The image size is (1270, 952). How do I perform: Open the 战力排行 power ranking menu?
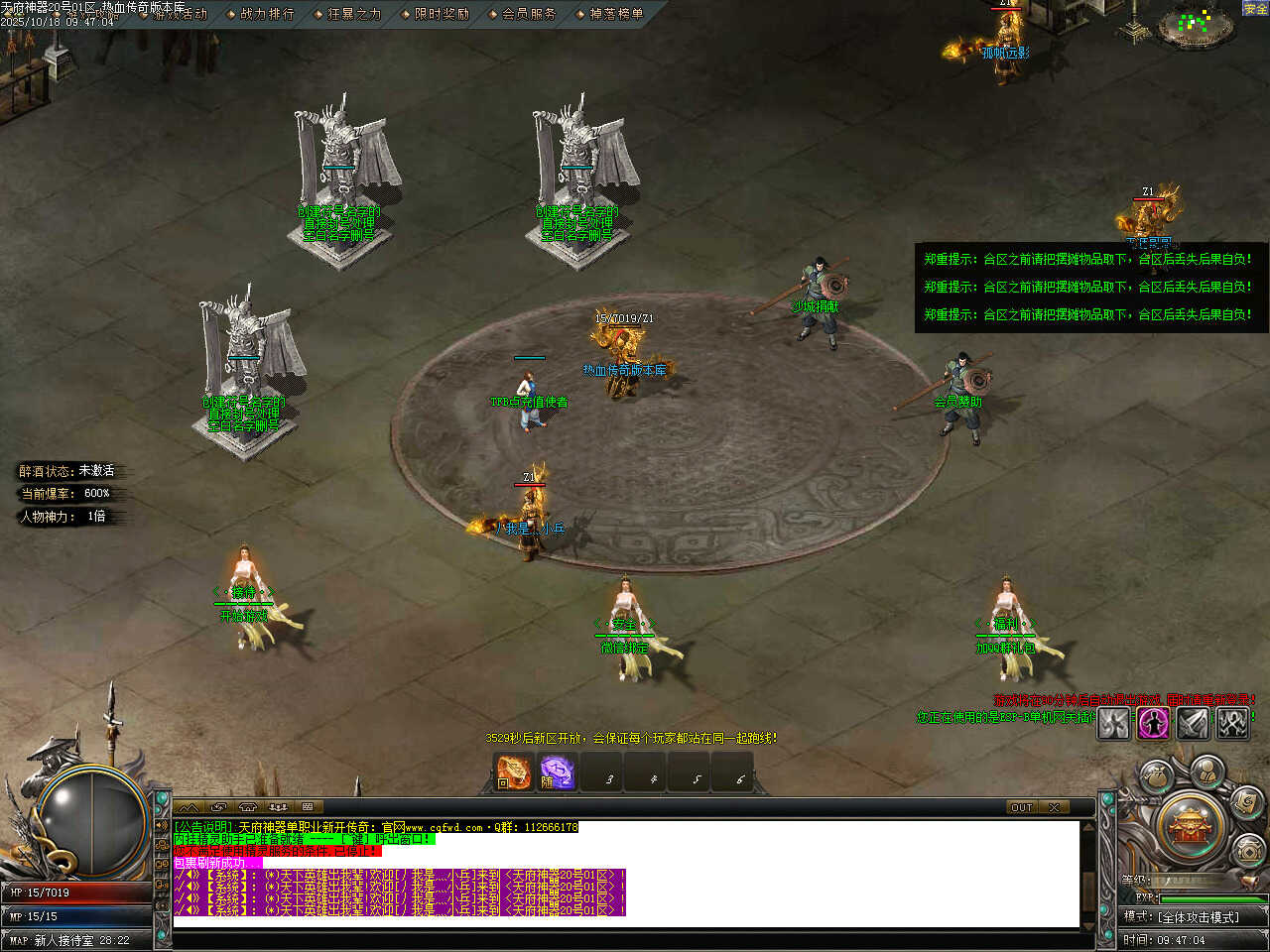267,14
